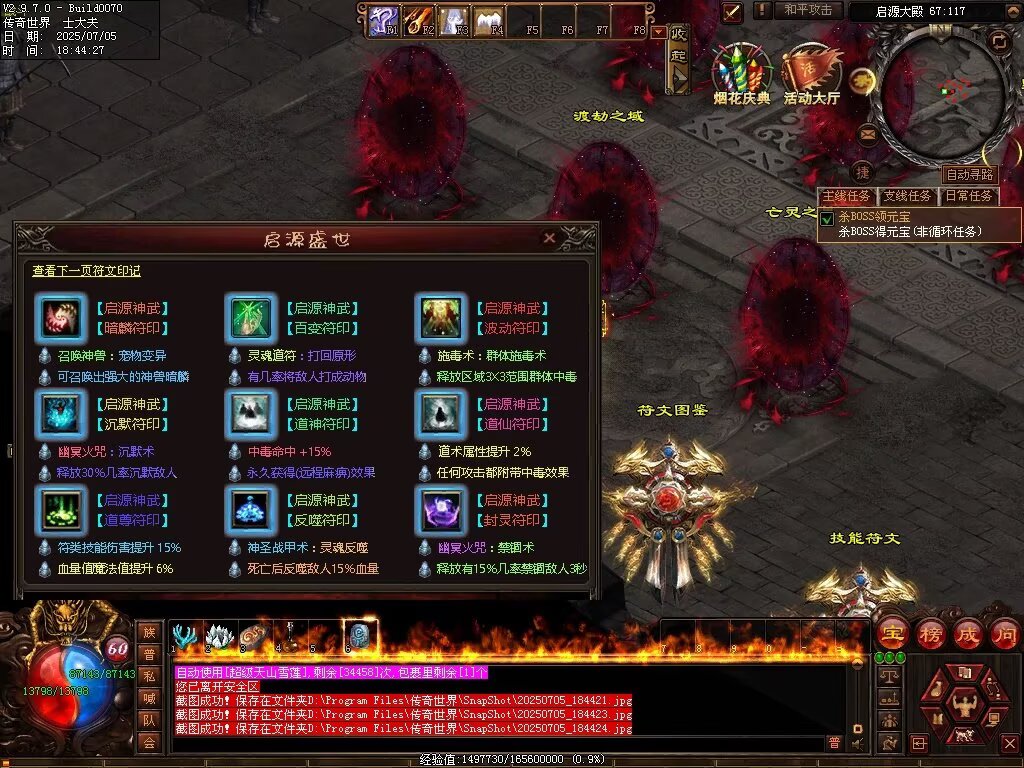Pick the 封灵符印 rune icon

441,509
